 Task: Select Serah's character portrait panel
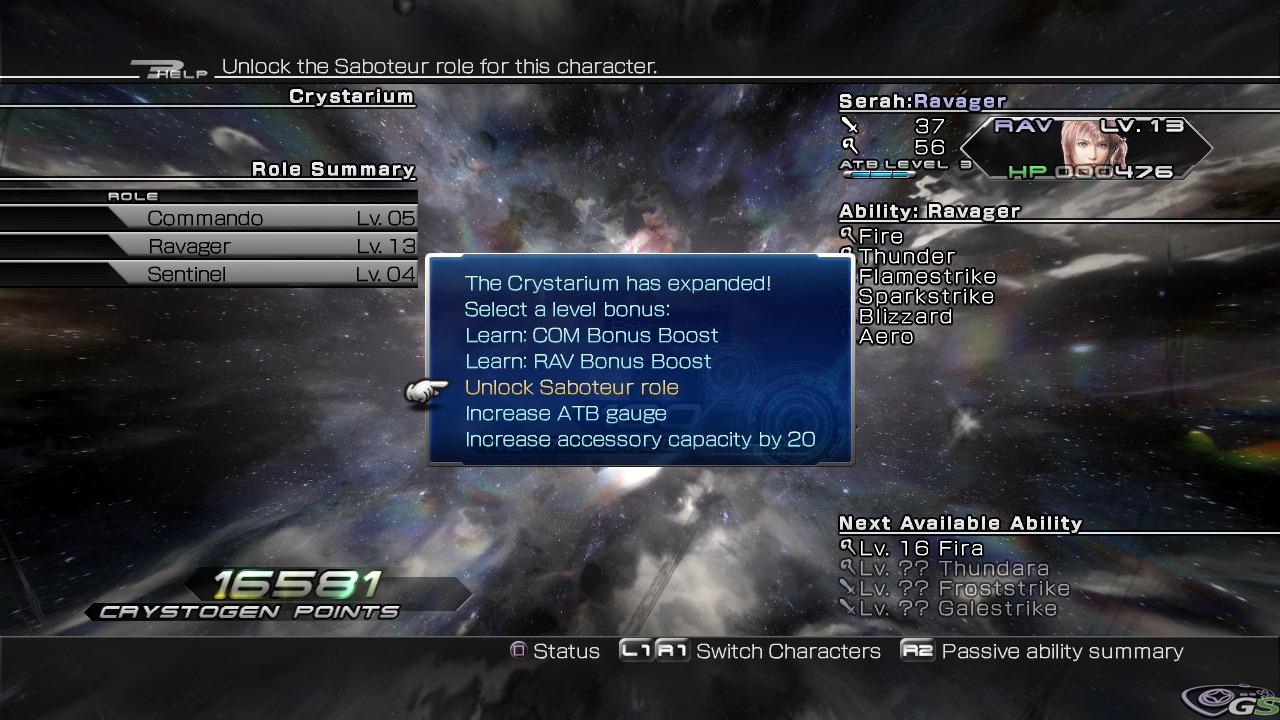pyautogui.click(x=1087, y=149)
